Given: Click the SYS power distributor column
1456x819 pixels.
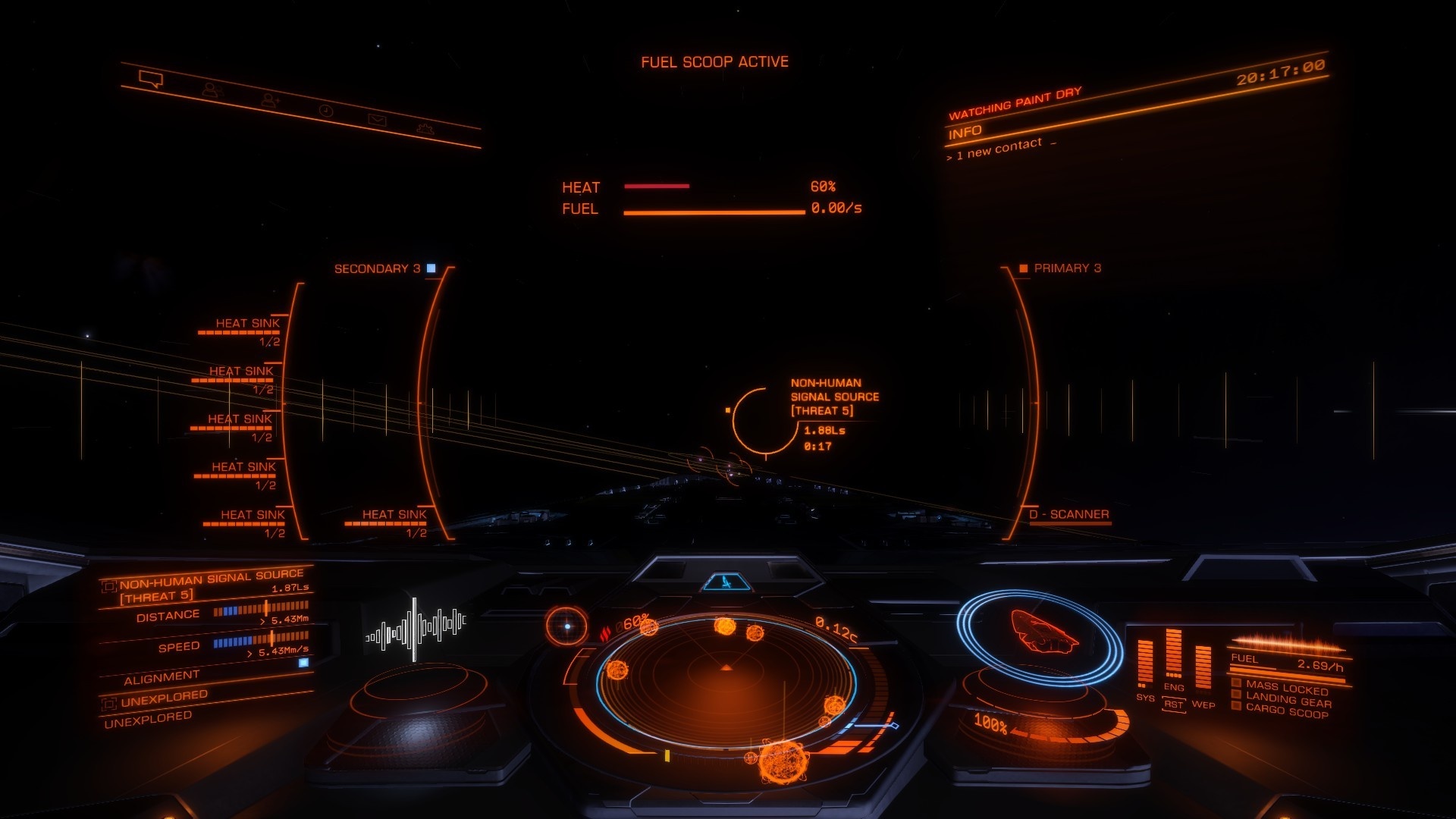Looking at the screenshot, I should point(1144,664).
